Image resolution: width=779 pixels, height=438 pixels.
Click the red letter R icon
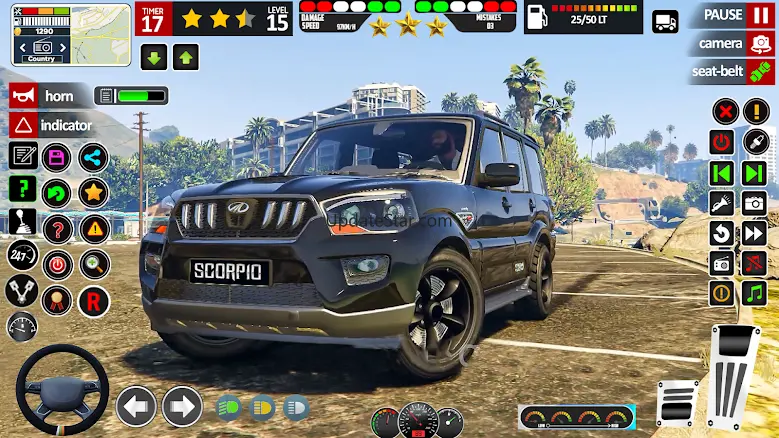pos(94,300)
